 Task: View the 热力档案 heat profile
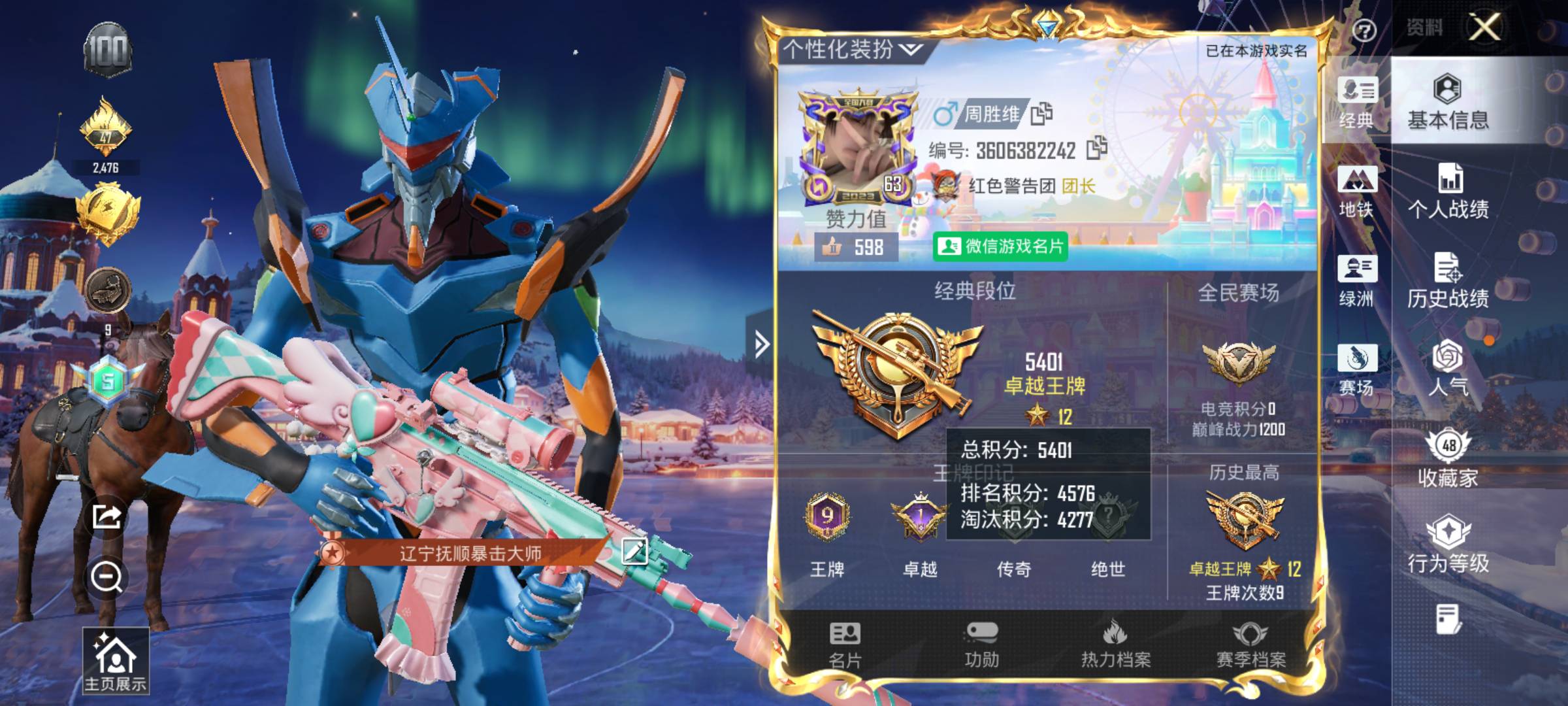pos(1115,645)
